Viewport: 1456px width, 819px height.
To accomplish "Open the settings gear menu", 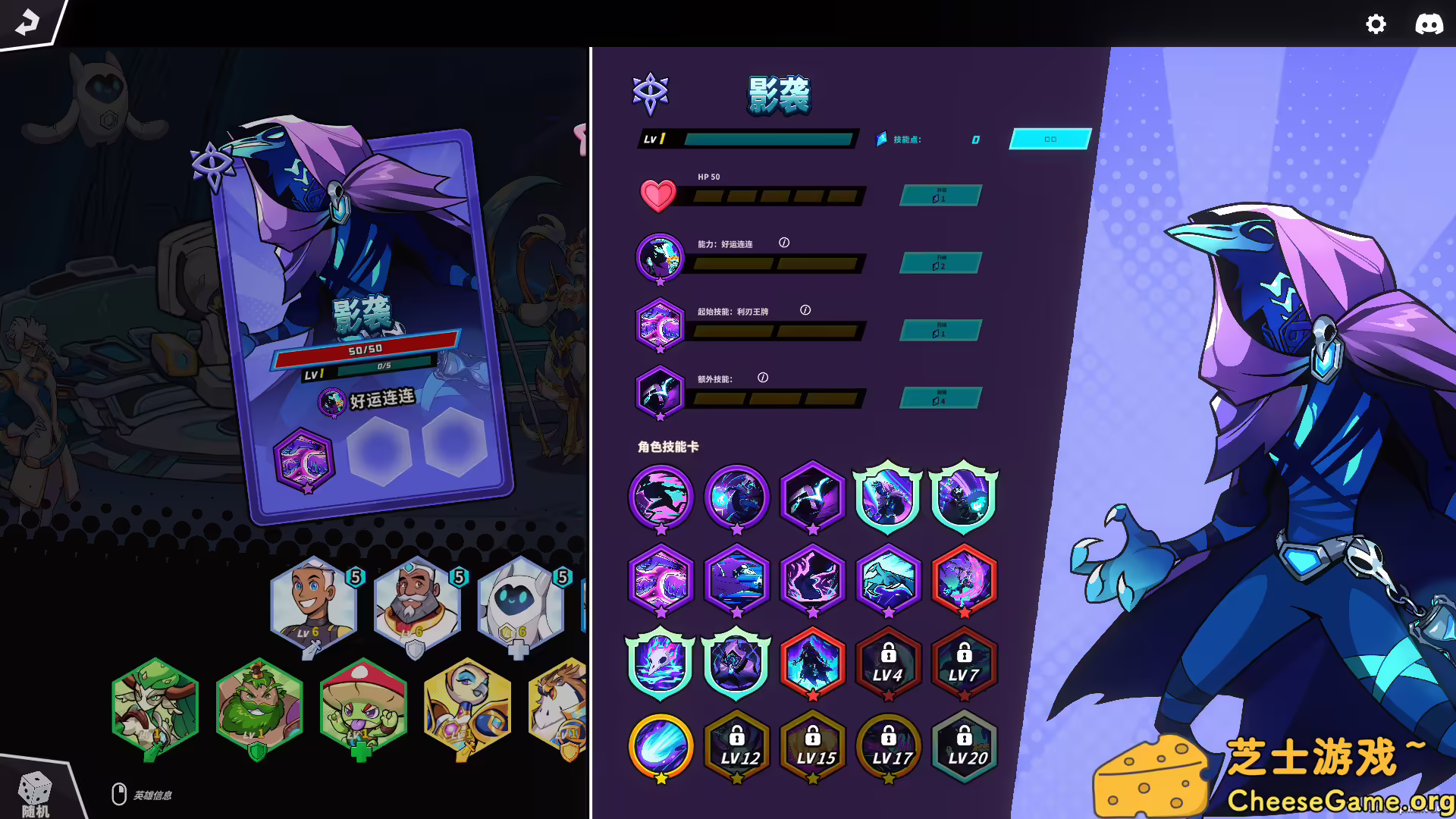I will (x=1376, y=24).
